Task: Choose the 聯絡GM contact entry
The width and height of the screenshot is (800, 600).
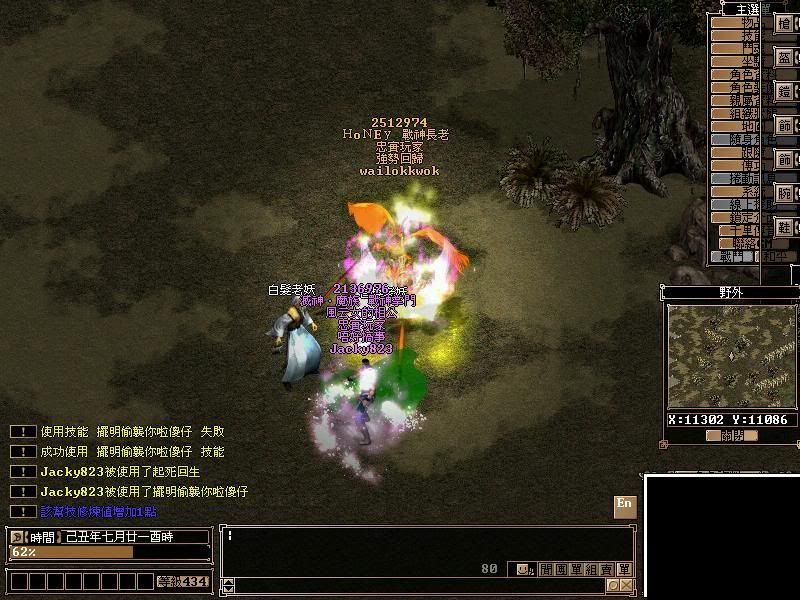Action: tap(745, 242)
